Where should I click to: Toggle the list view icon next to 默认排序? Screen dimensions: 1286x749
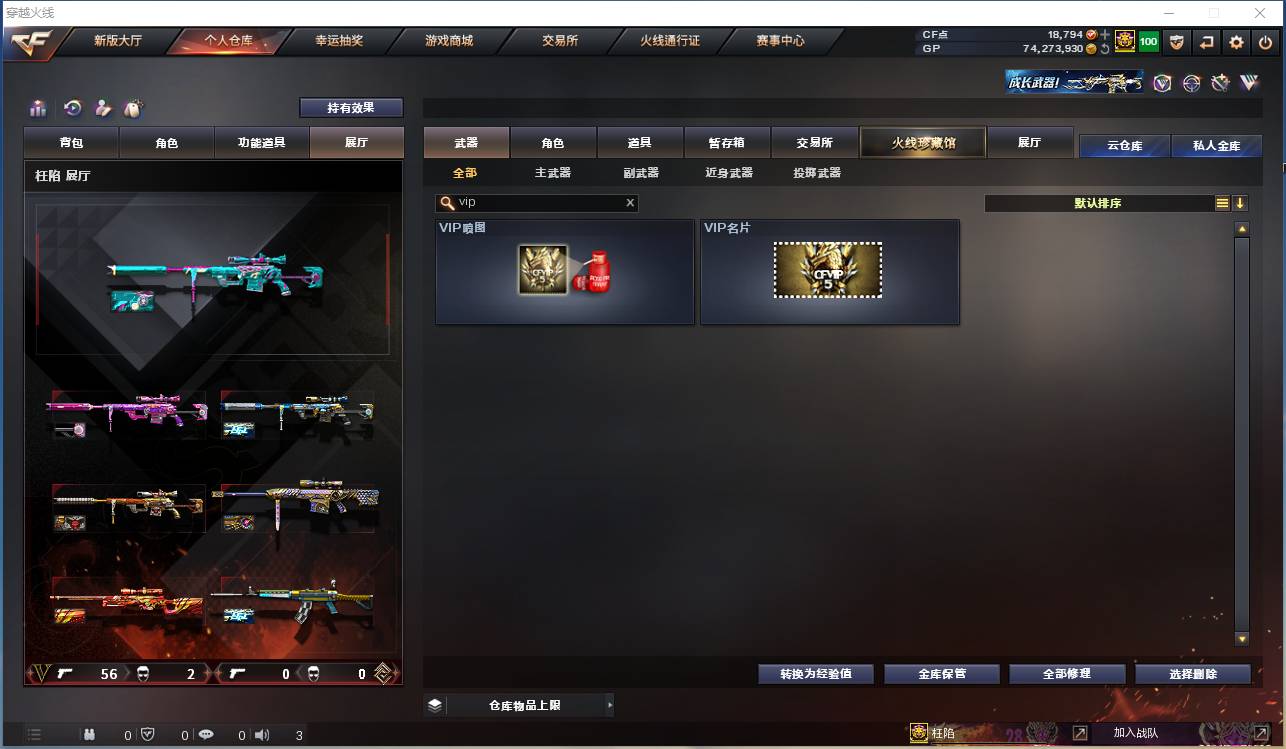click(1222, 203)
